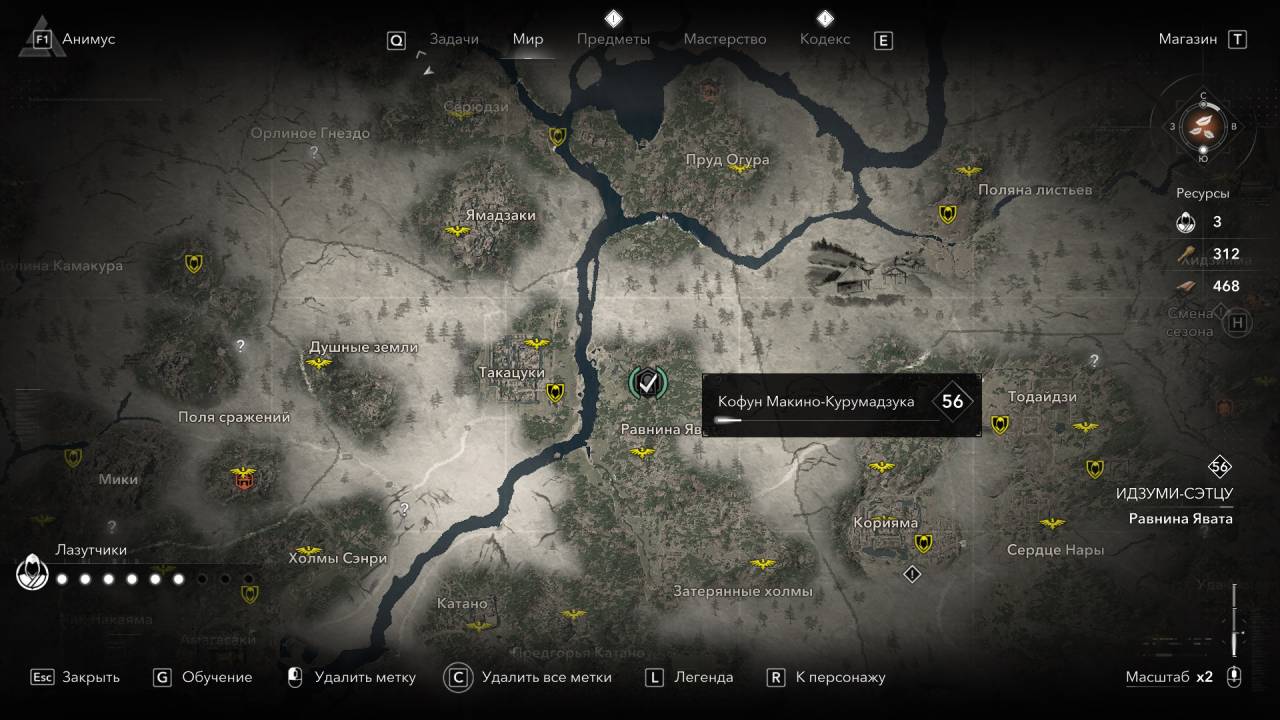
Task: Go to the Кодекс tab
Action: [825, 39]
